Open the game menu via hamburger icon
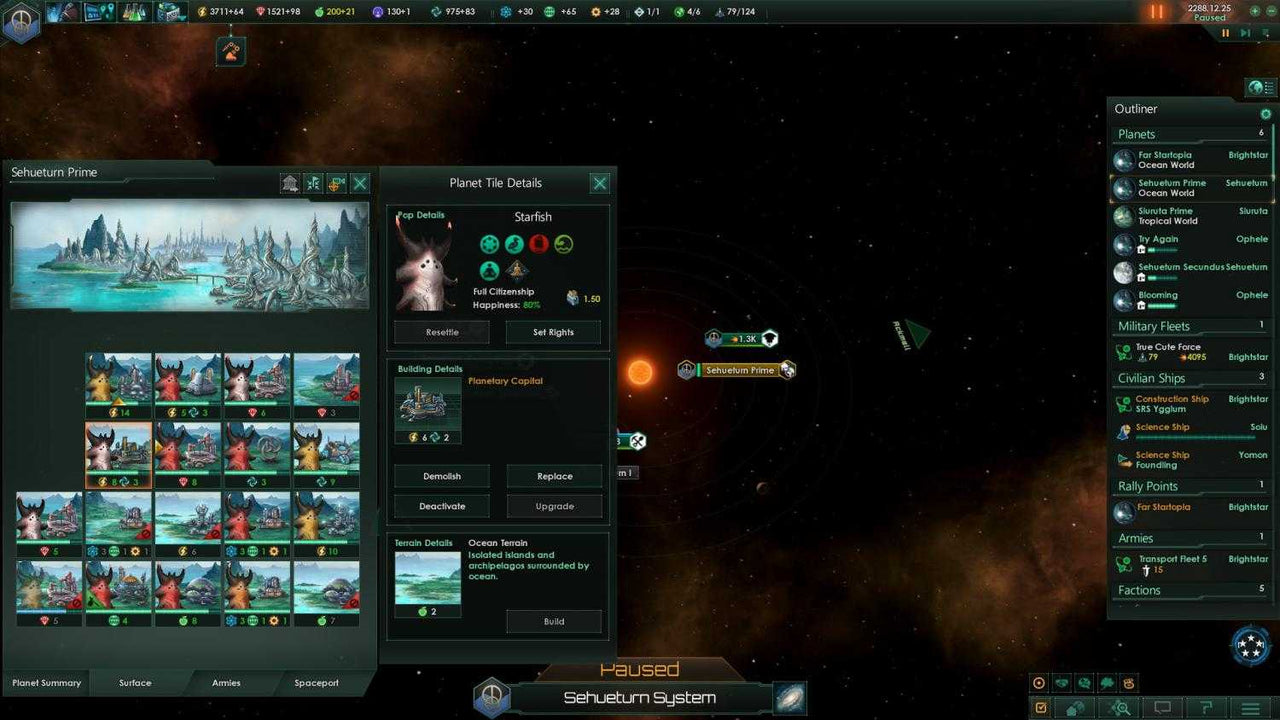This screenshot has width=1280, height=720. (x=1249, y=707)
